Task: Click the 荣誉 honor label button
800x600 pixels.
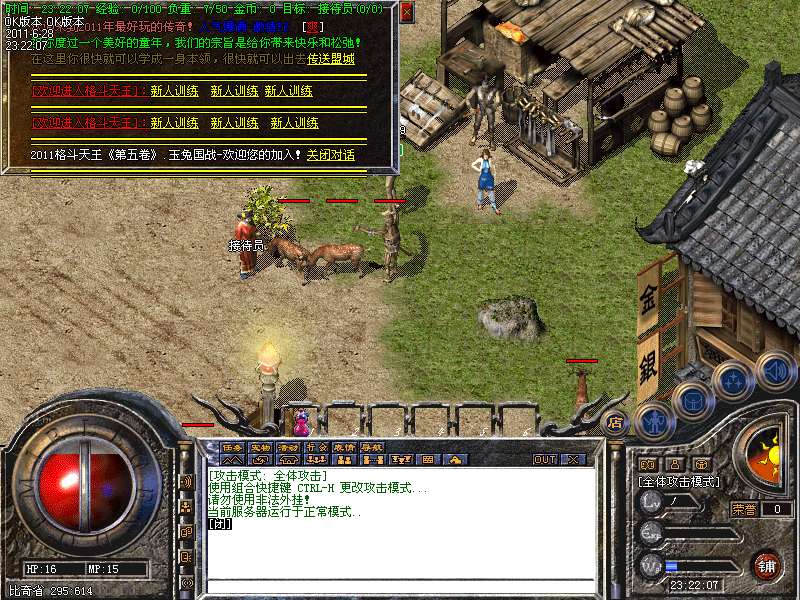Action: pyautogui.click(x=744, y=509)
